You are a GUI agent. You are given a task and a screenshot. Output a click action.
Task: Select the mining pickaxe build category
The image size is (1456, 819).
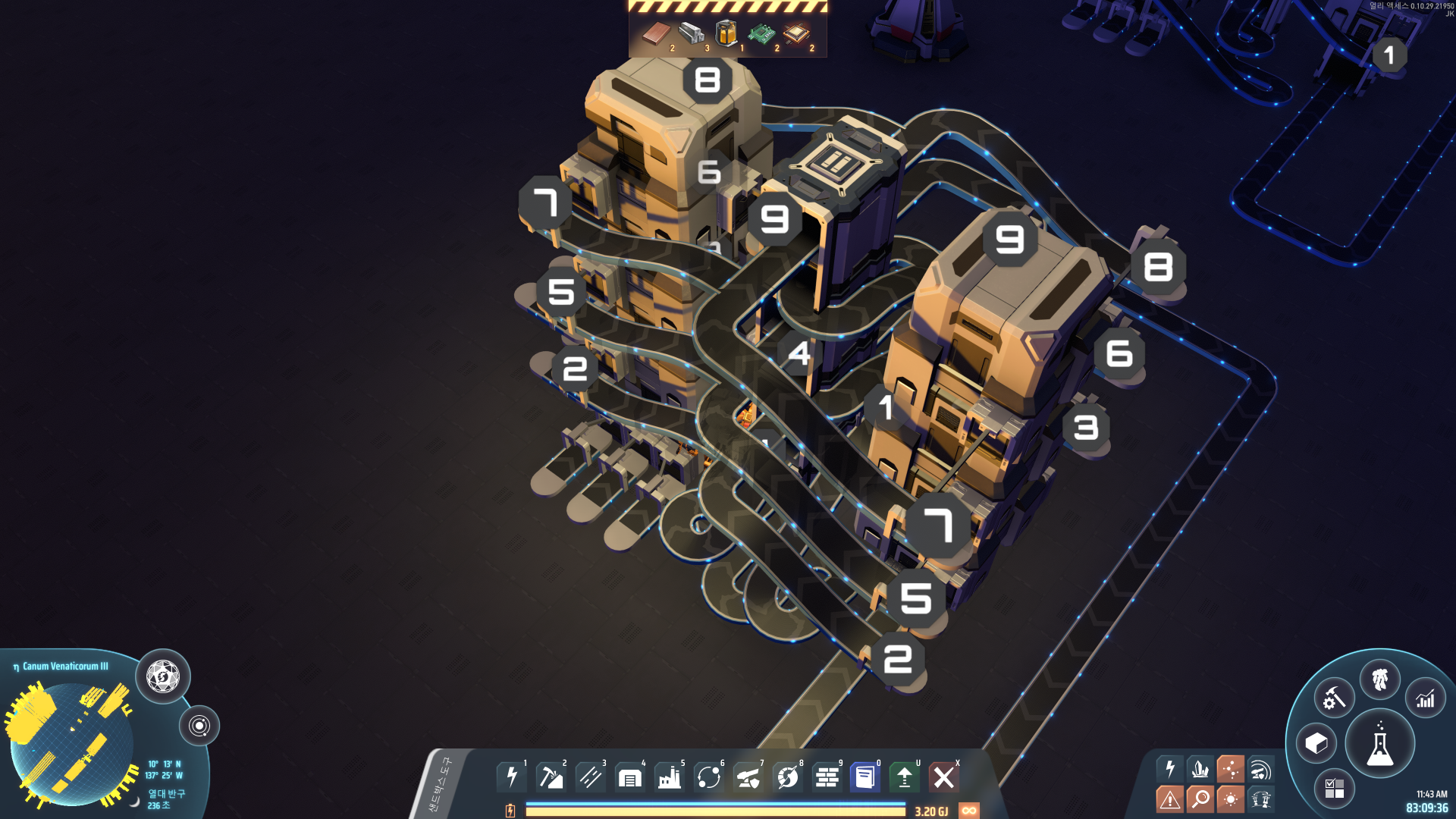(x=551, y=777)
